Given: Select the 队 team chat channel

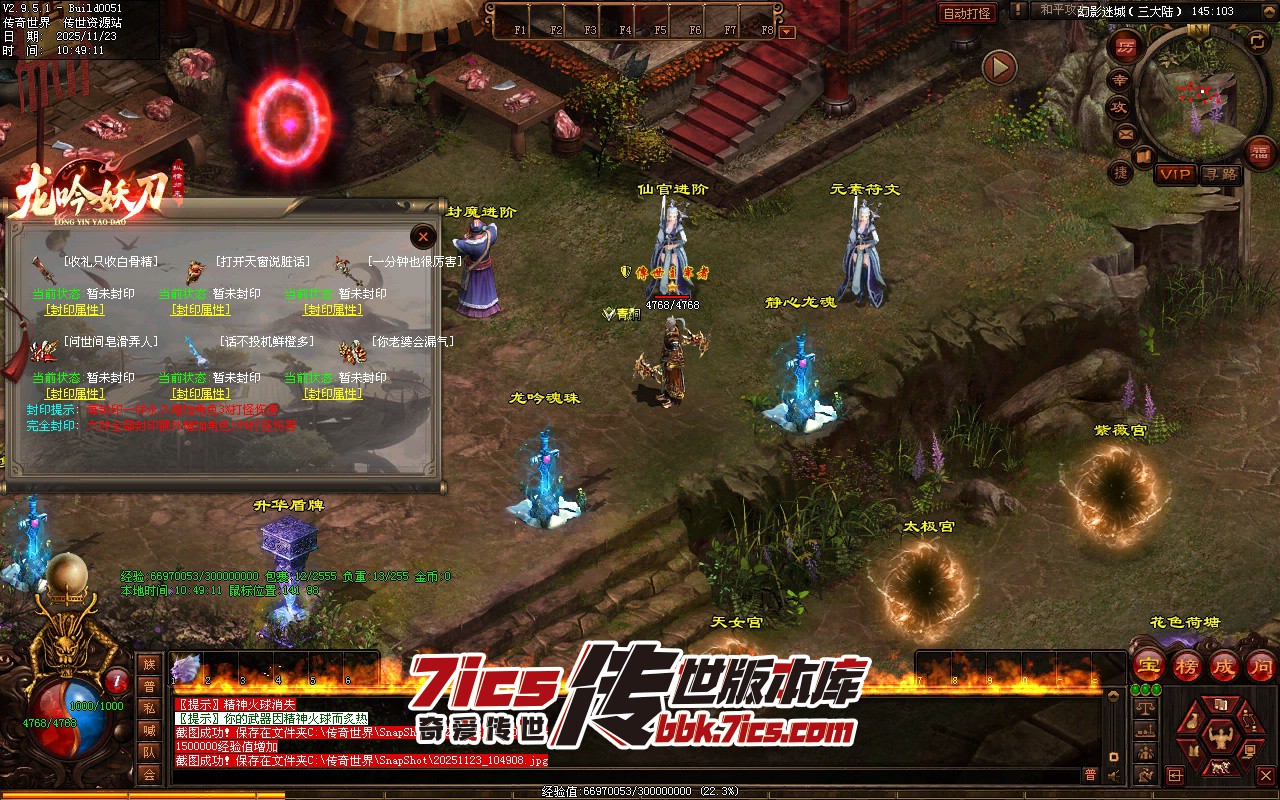Looking at the screenshot, I should click(x=149, y=752).
